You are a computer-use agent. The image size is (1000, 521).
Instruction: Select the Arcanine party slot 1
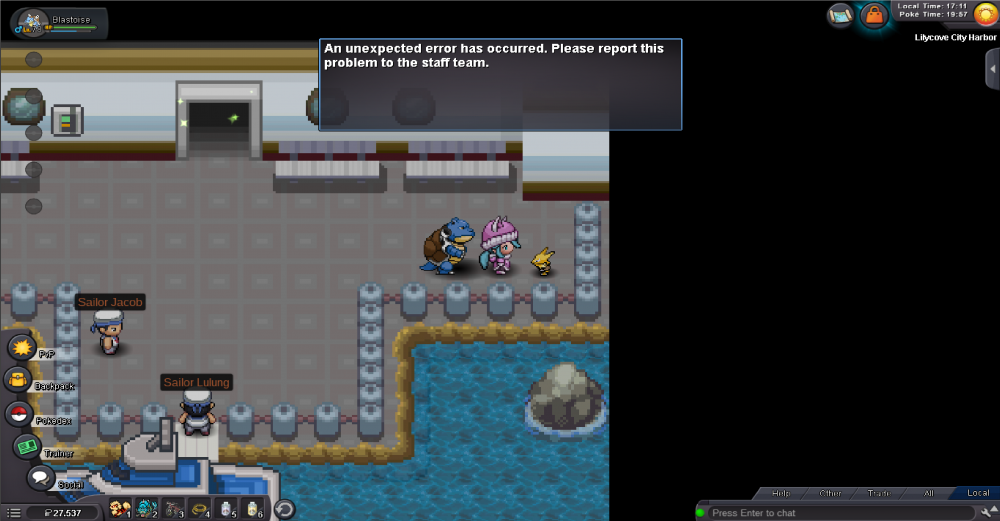pos(120,509)
